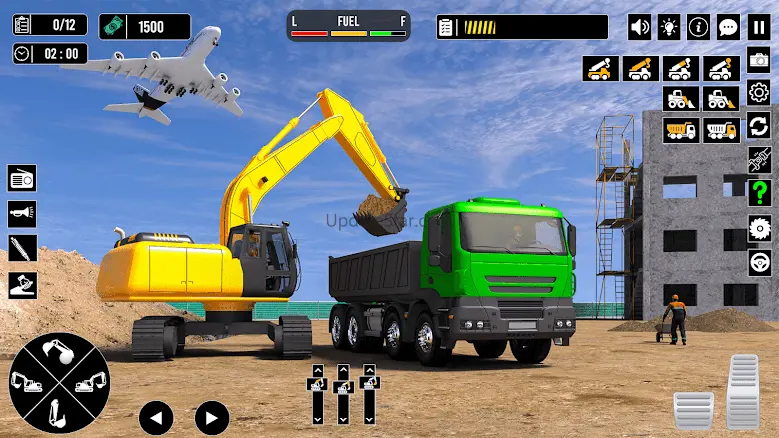
Task: Turn on the radio icon
Action: pyautogui.click(x=22, y=178)
